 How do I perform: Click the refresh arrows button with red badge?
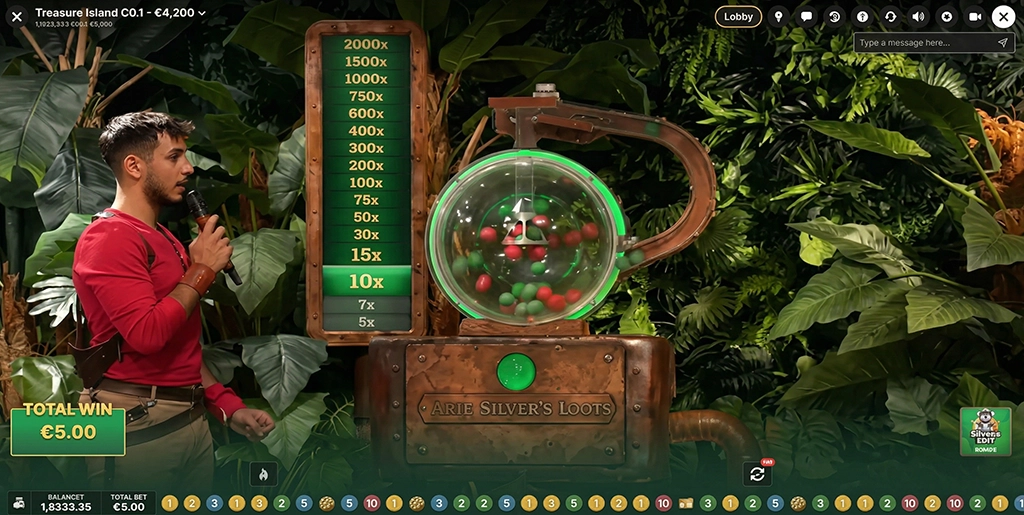pyautogui.click(x=757, y=473)
